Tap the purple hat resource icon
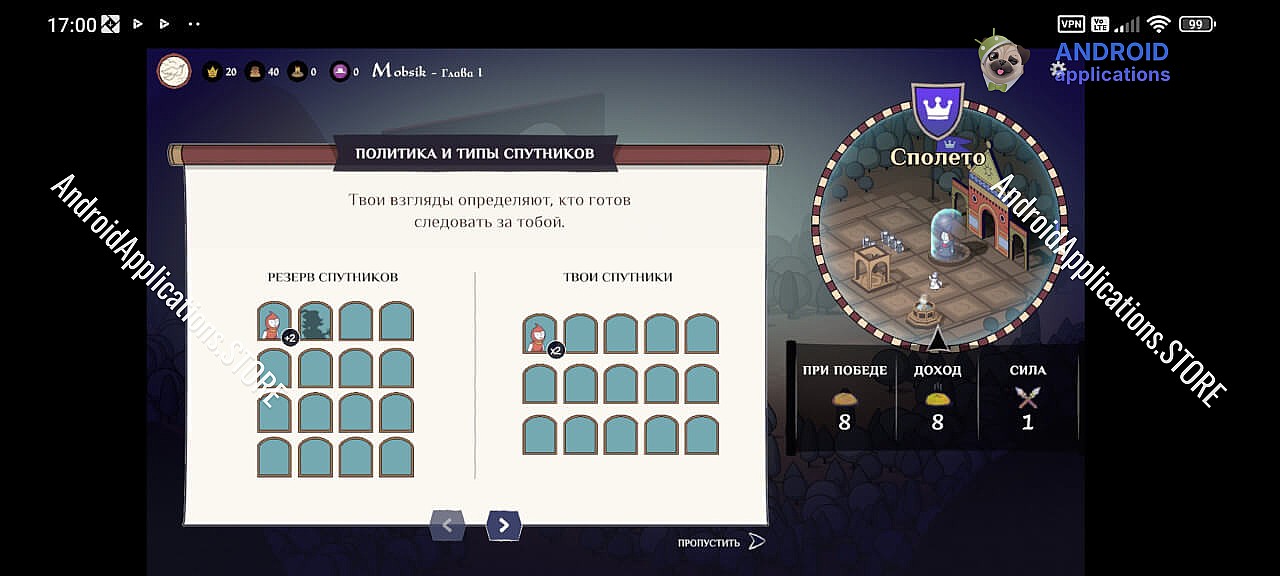This screenshot has width=1280, height=576. [x=340, y=72]
